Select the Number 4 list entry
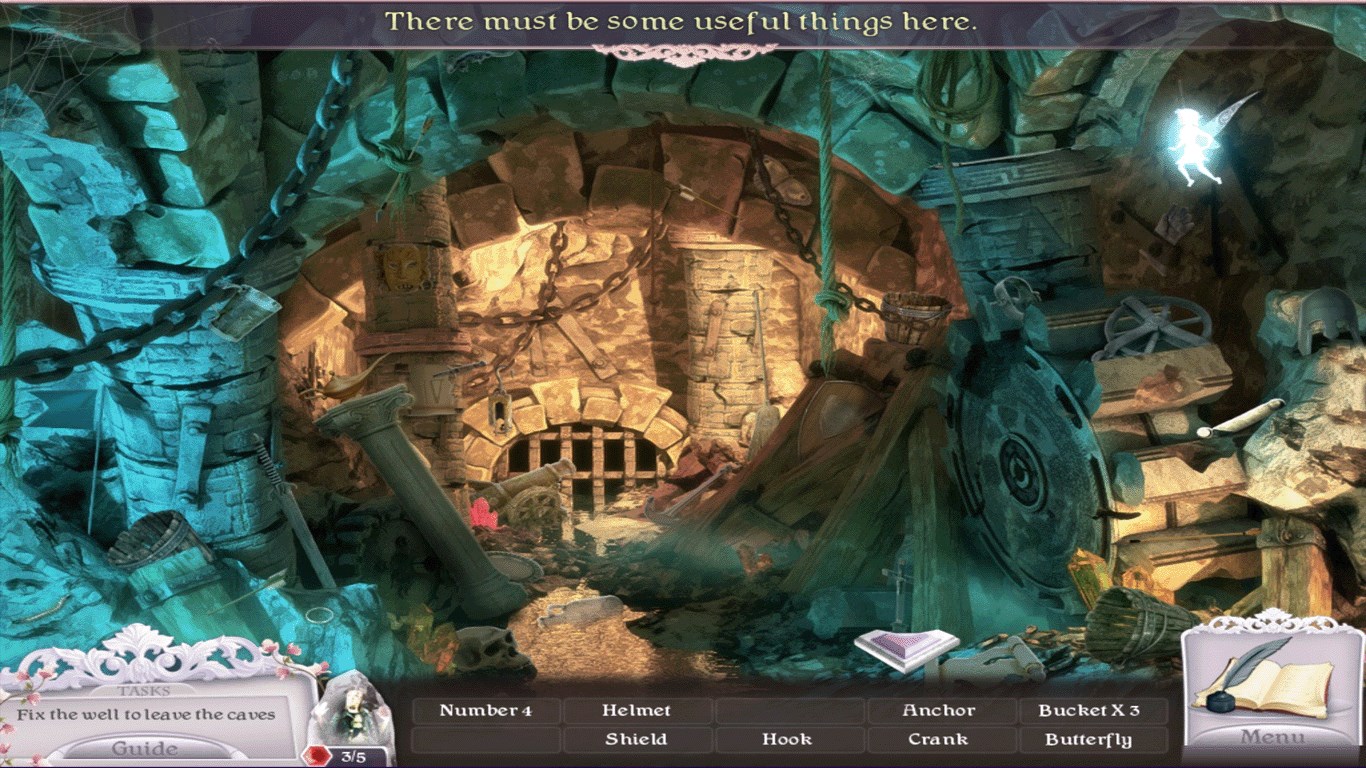The width and height of the screenshot is (1366, 768). click(x=486, y=711)
